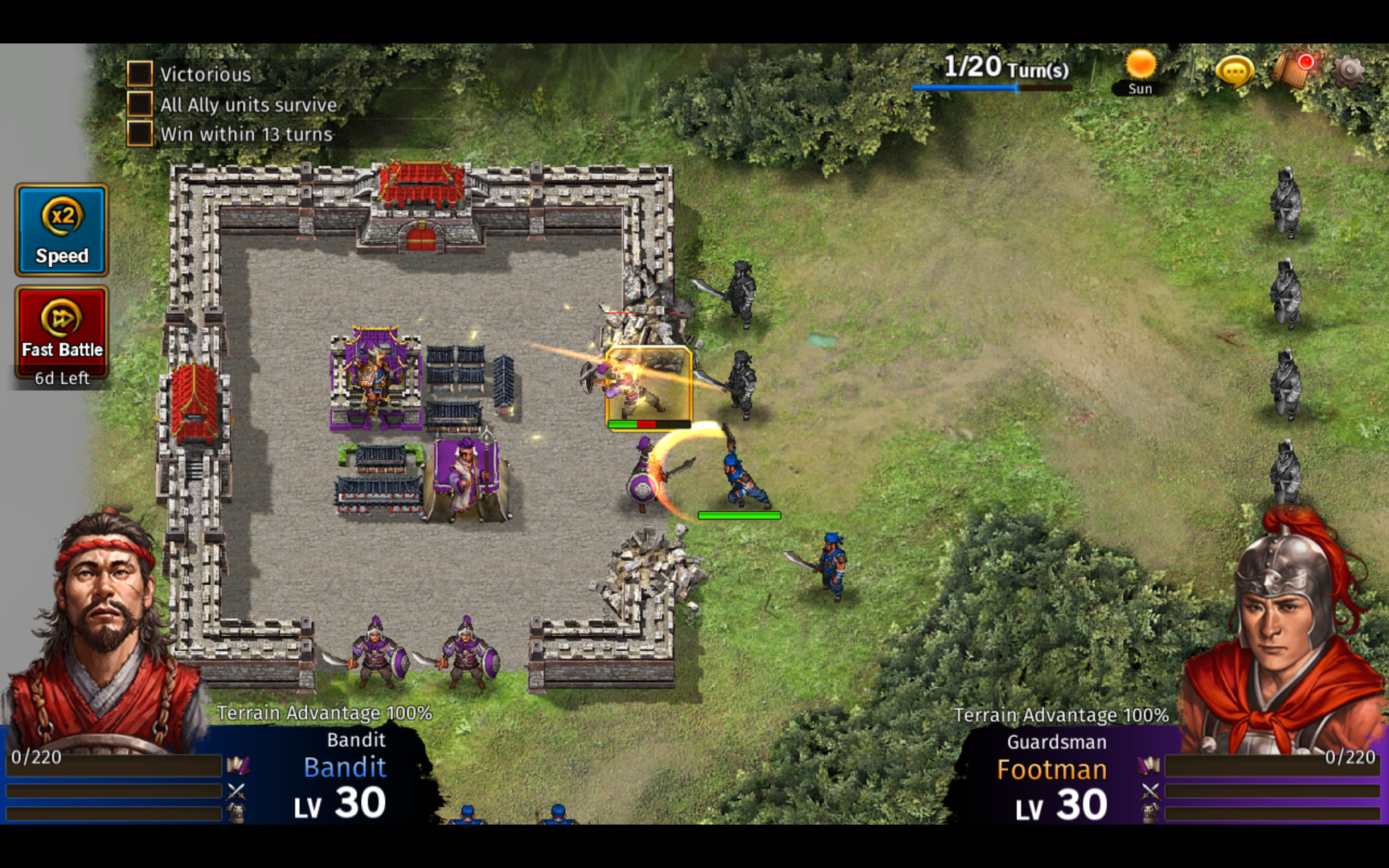Select the Footman's purple skill book icon
The width and height of the screenshot is (1389, 868).
(x=1149, y=764)
